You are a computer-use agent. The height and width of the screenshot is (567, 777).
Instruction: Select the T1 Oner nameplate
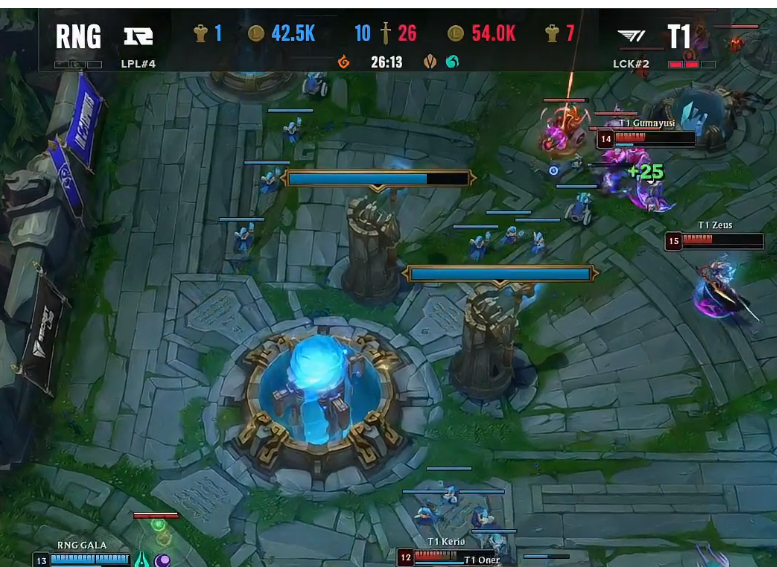coord(482,559)
